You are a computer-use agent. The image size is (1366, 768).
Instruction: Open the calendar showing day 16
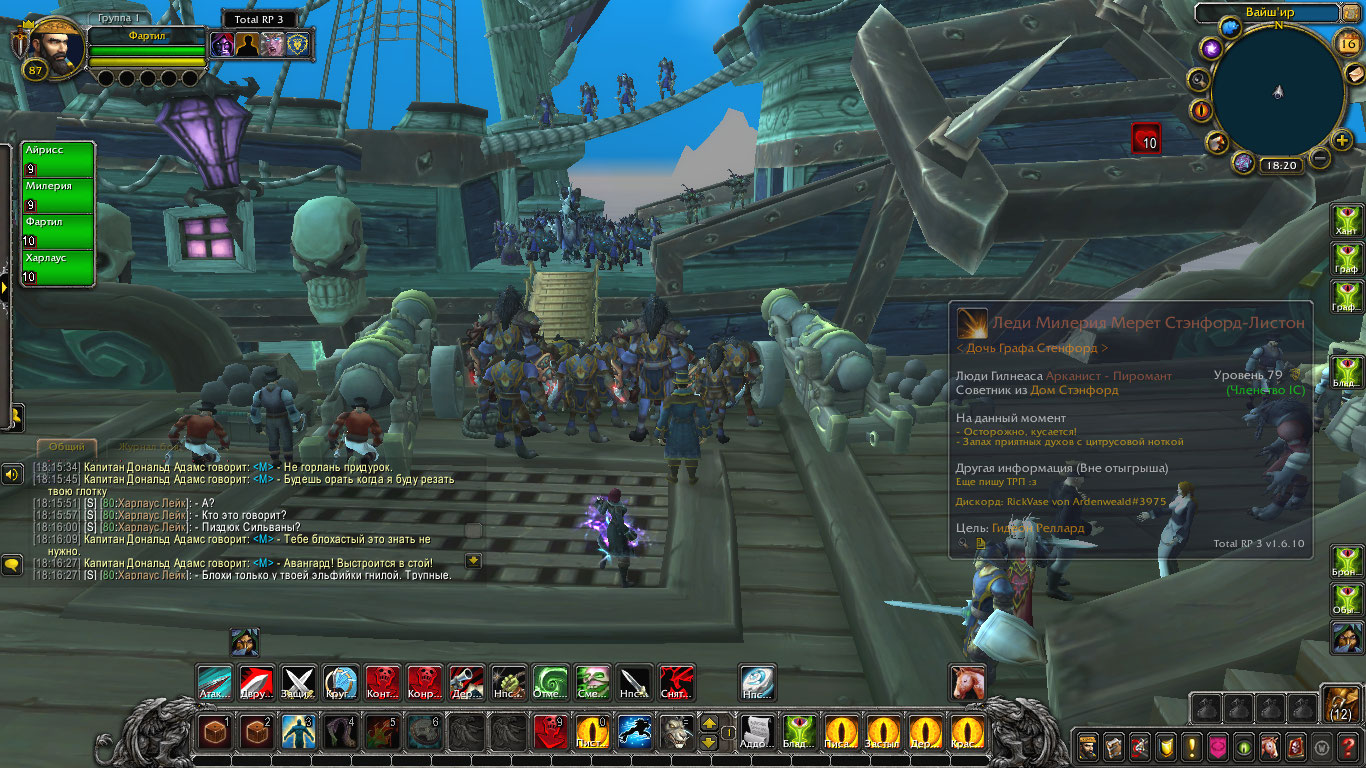point(1347,42)
